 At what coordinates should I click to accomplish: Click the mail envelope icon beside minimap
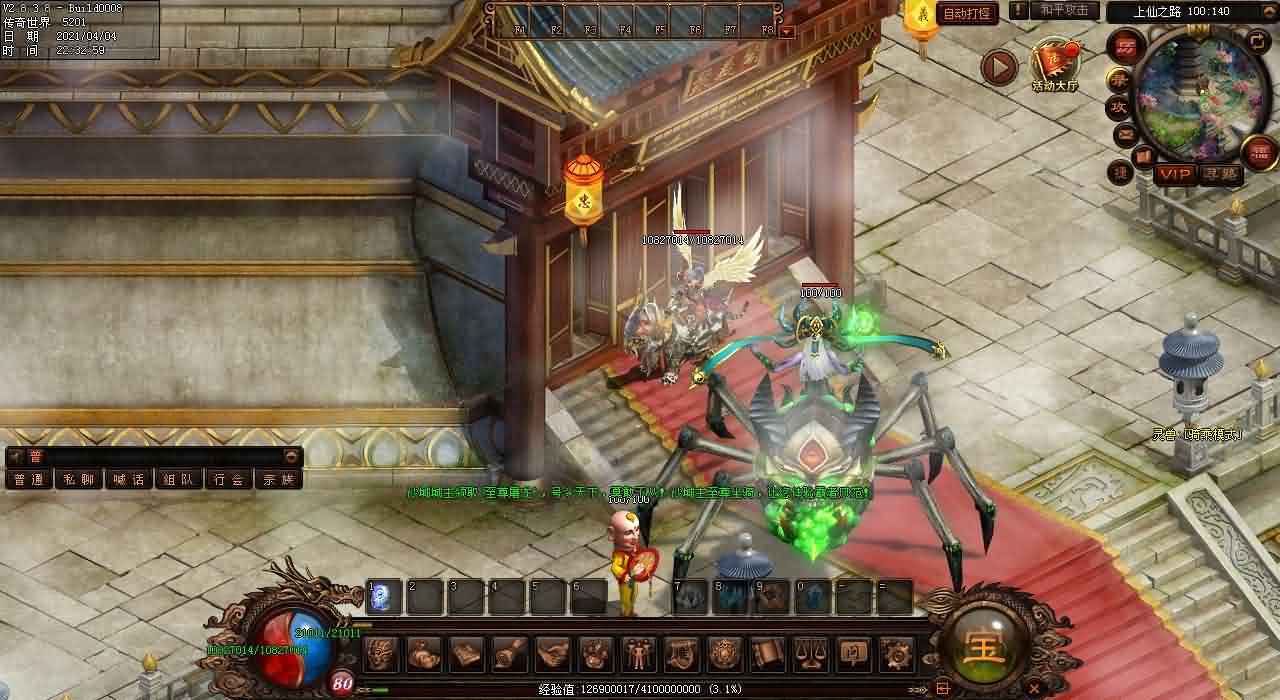point(1126,133)
